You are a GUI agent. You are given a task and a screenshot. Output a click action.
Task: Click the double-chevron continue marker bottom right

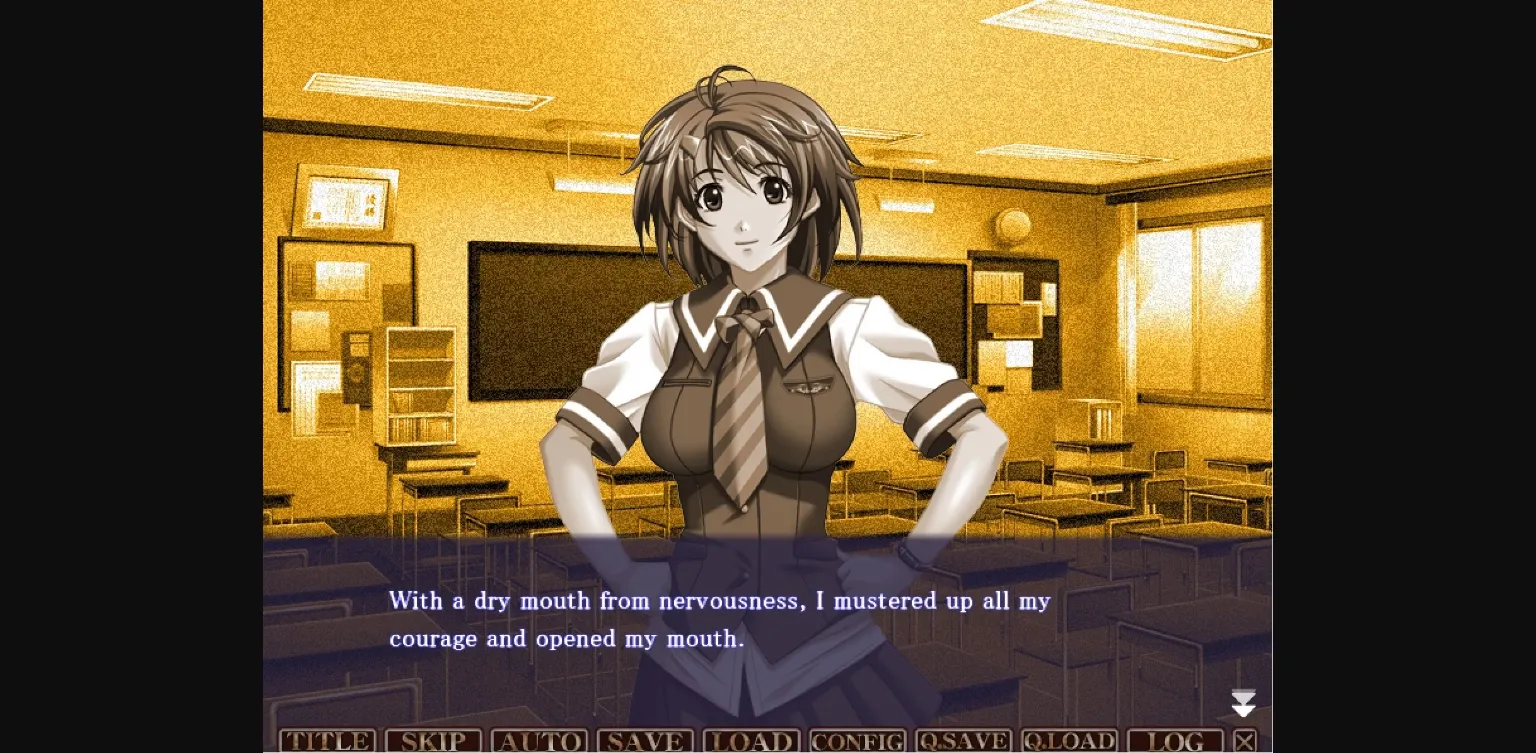(x=1243, y=703)
